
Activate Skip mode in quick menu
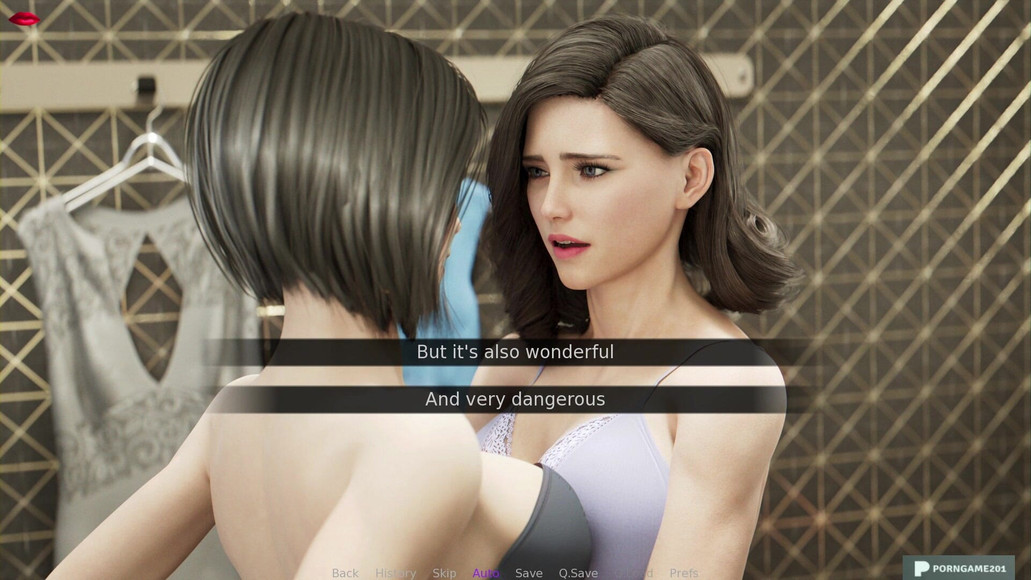click(444, 573)
